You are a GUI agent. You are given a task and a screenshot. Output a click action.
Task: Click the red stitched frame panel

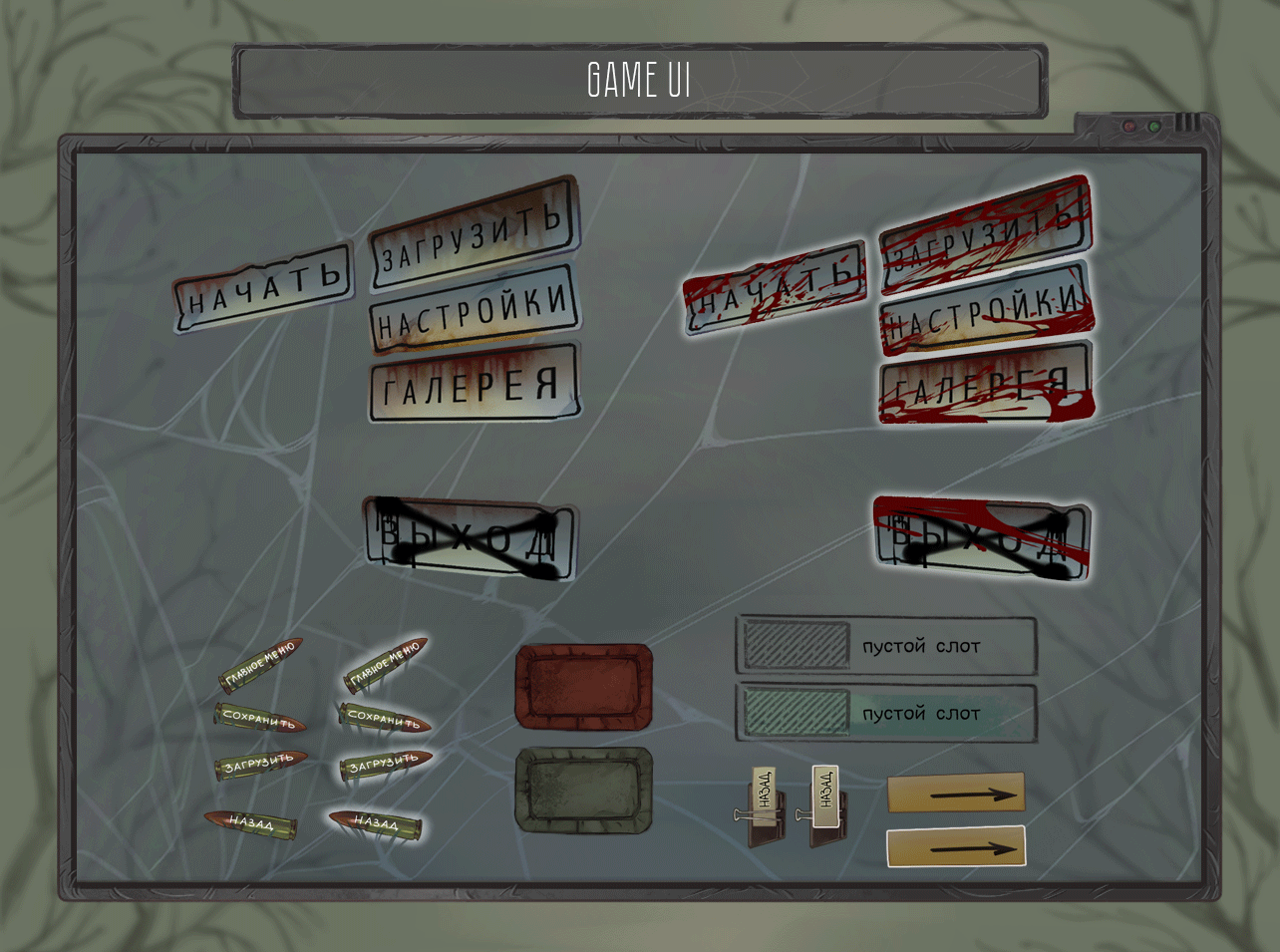click(x=584, y=687)
